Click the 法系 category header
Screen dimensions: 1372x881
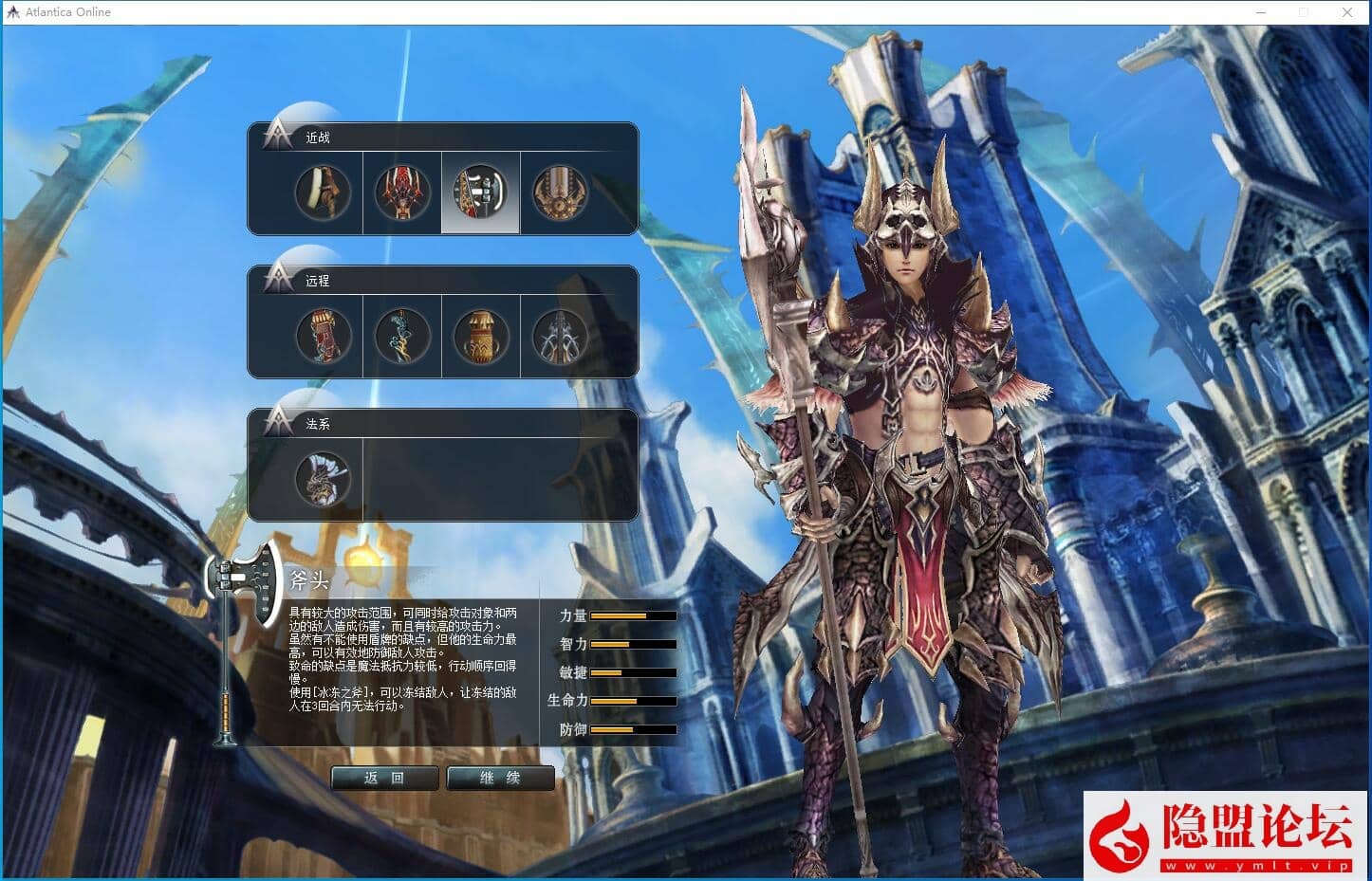pyautogui.click(x=320, y=424)
